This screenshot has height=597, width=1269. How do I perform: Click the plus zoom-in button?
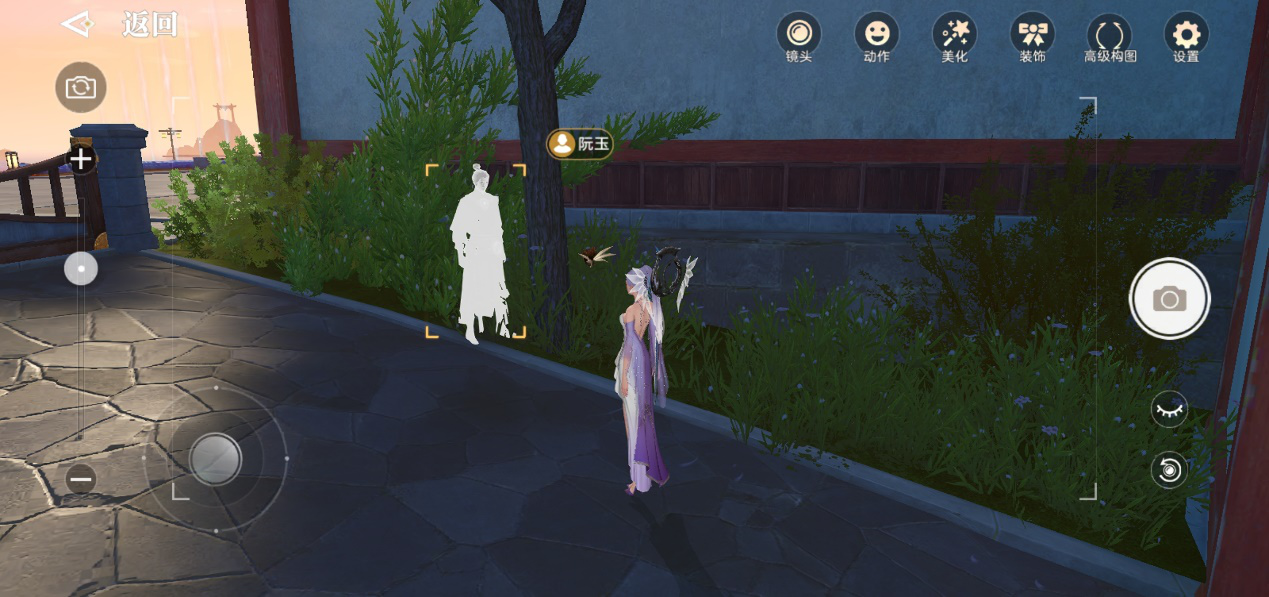click(81, 159)
